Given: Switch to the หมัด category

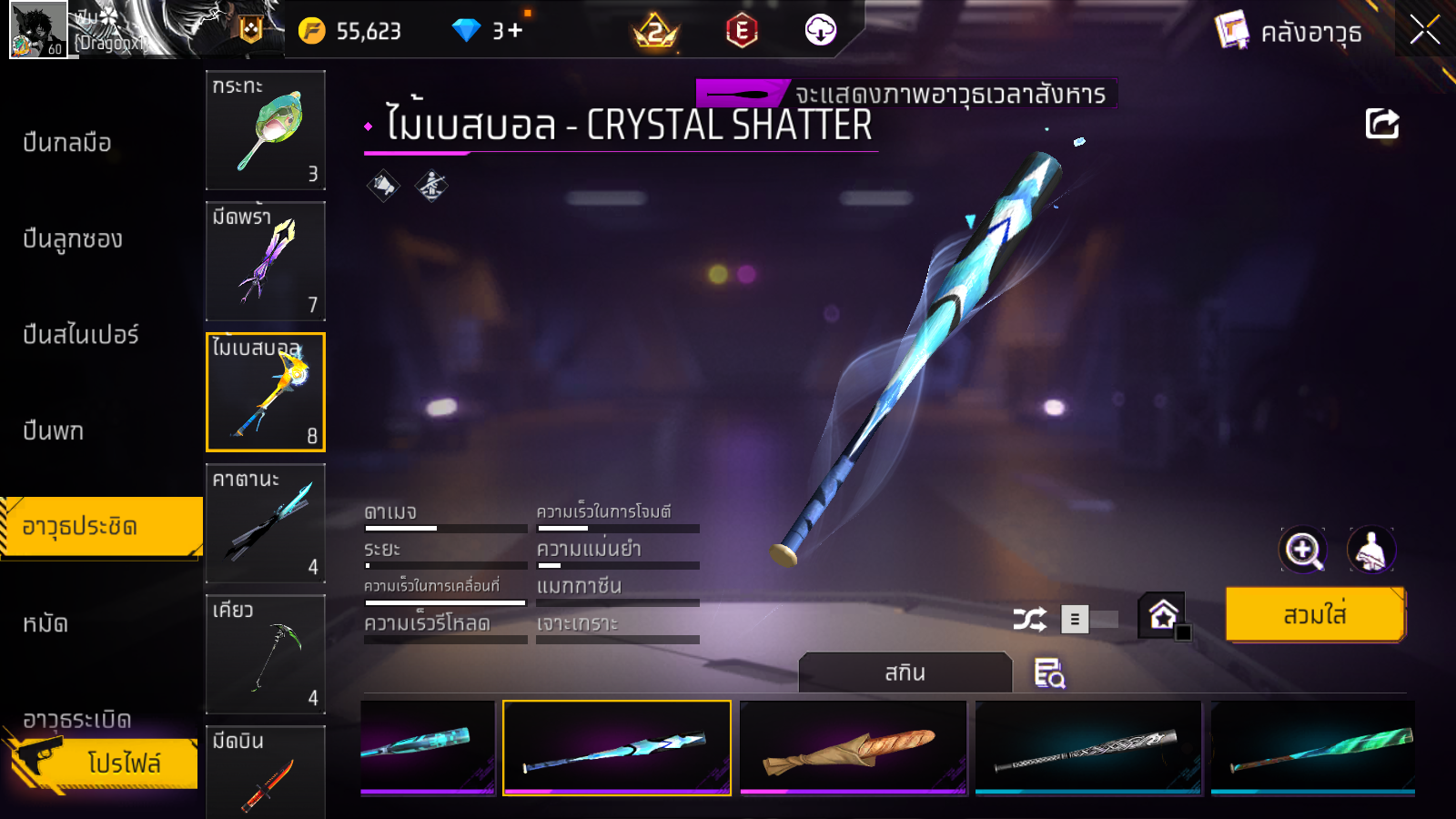Looking at the screenshot, I should click(x=45, y=624).
